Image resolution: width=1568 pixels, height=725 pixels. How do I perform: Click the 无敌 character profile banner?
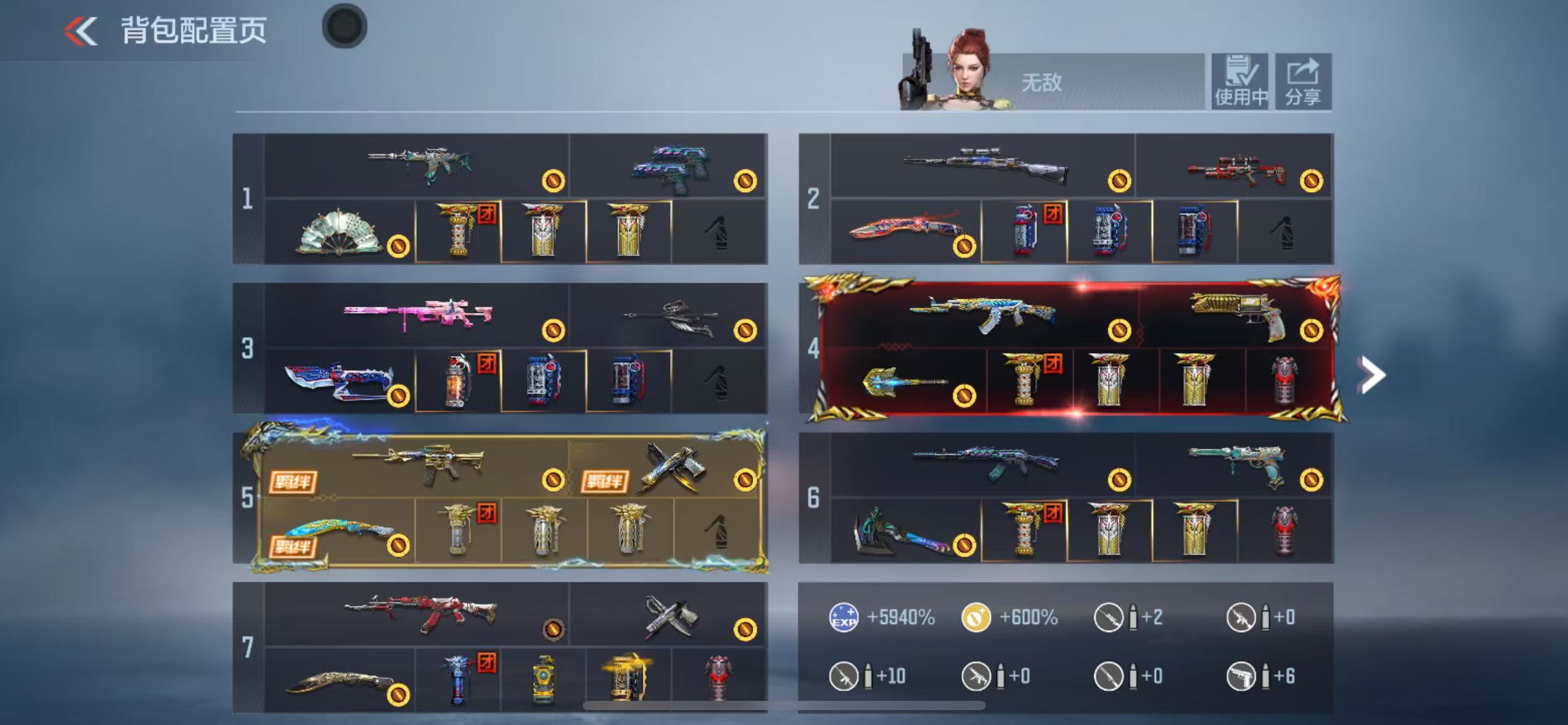coord(1053,82)
